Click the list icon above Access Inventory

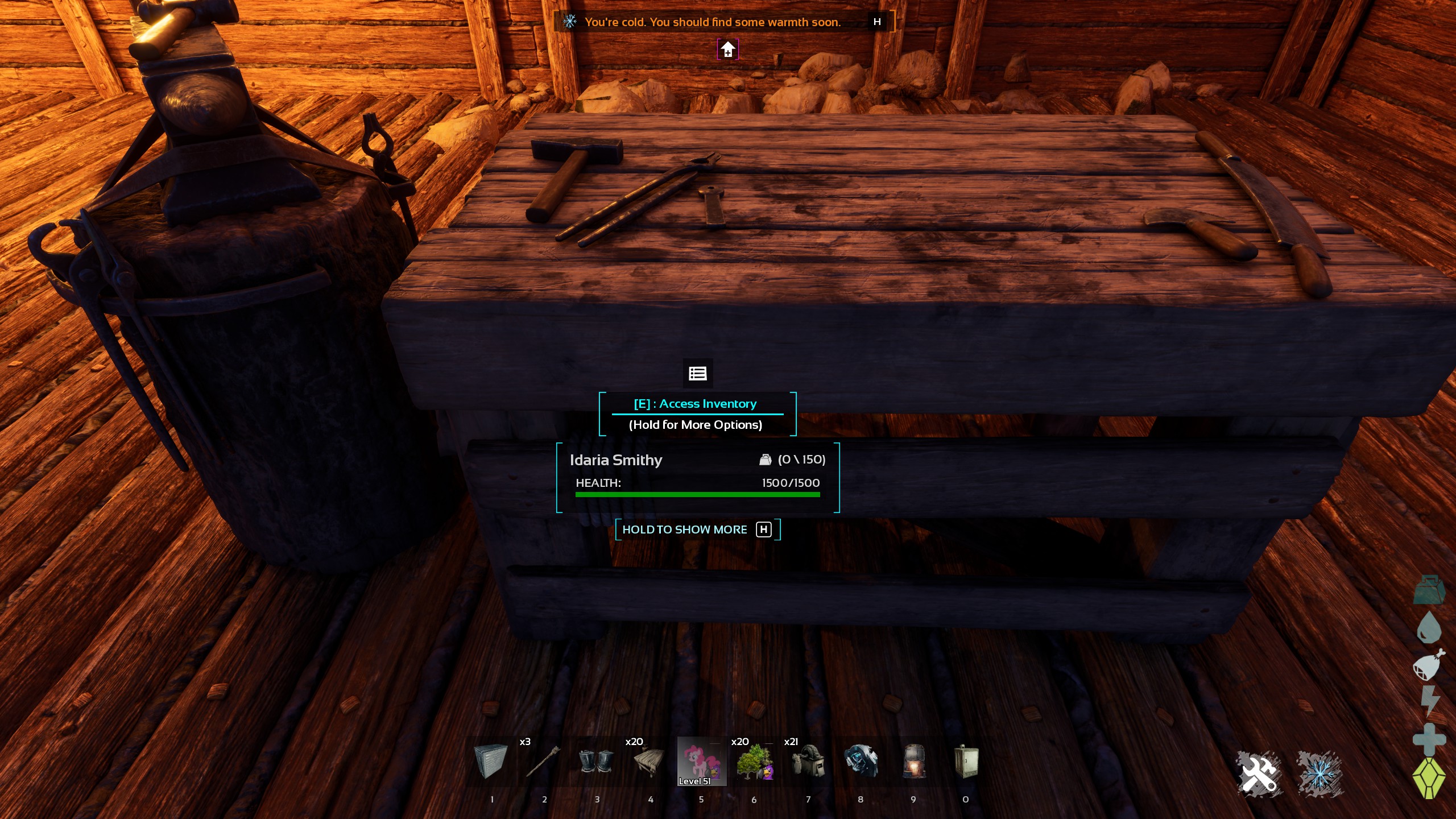698,373
